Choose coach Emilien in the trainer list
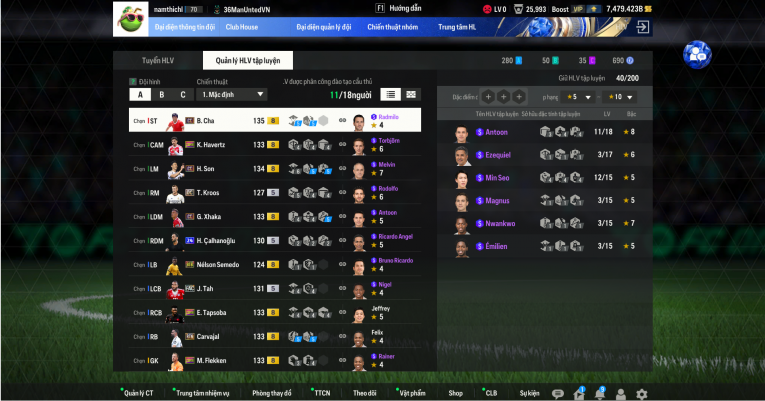The width and height of the screenshot is (765, 401). [x=496, y=247]
